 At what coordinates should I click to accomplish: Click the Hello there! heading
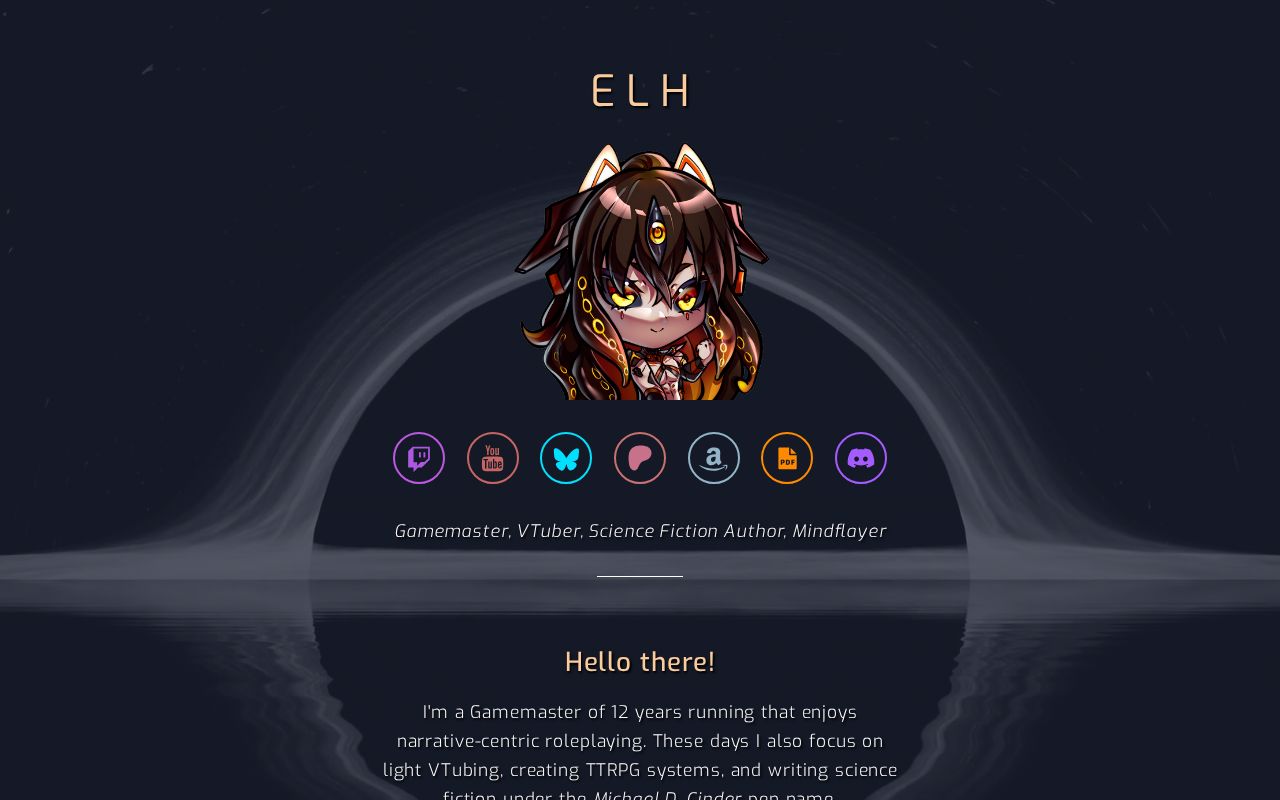[x=640, y=661]
